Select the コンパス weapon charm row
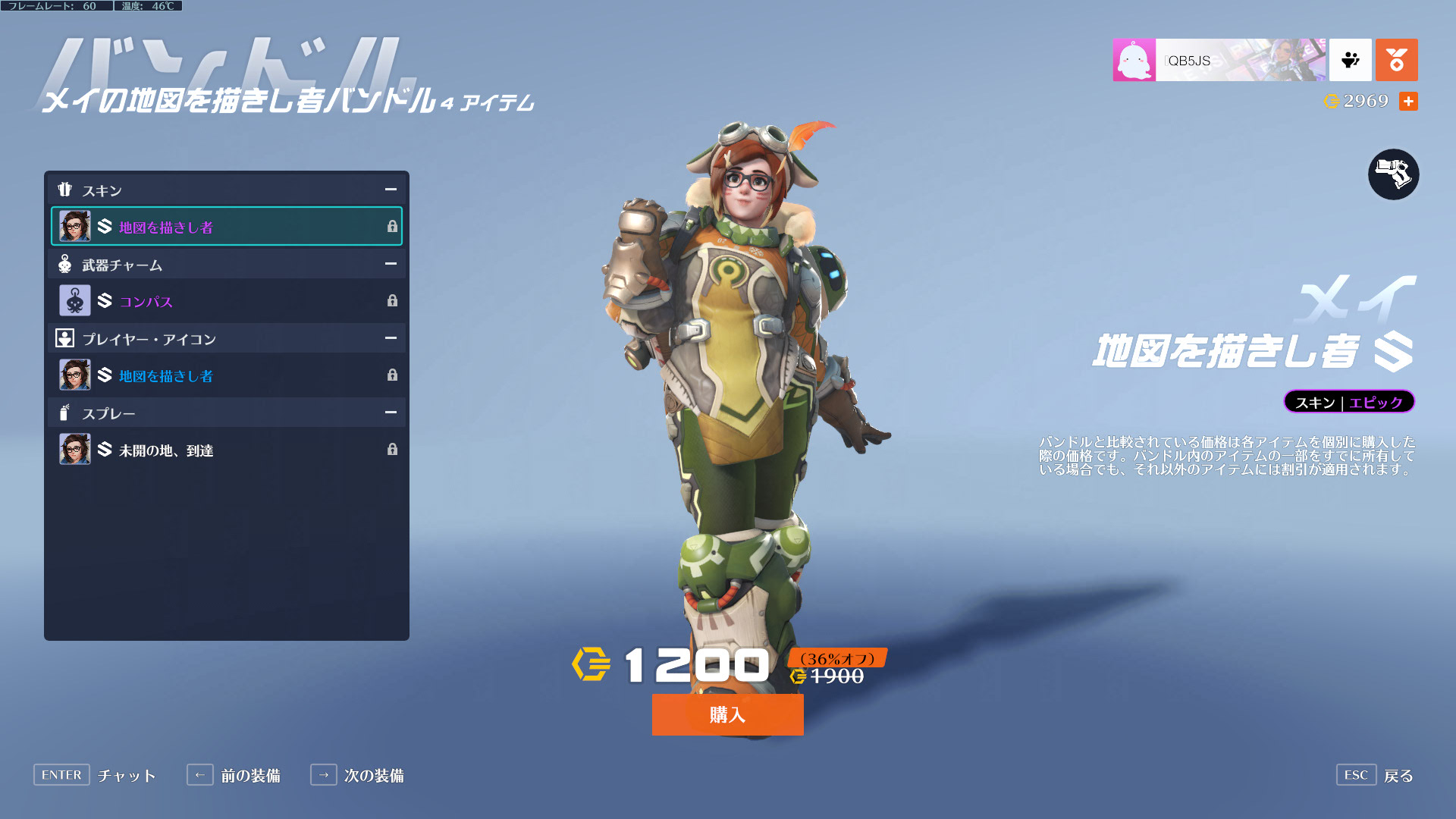The width and height of the screenshot is (1456, 819). (226, 301)
